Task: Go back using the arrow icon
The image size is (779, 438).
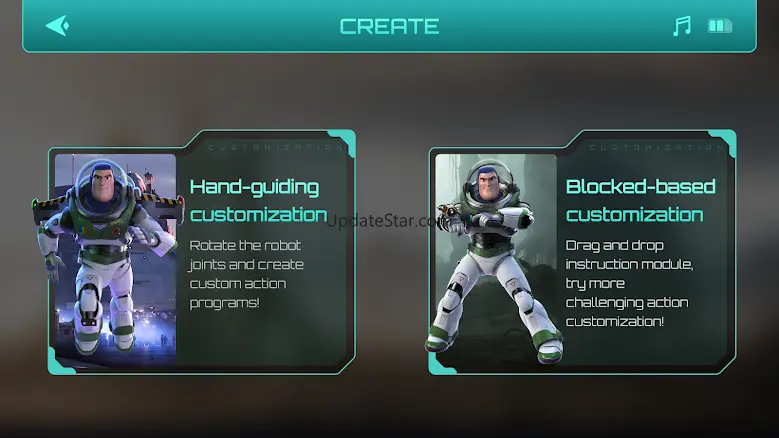Action: coord(57,25)
